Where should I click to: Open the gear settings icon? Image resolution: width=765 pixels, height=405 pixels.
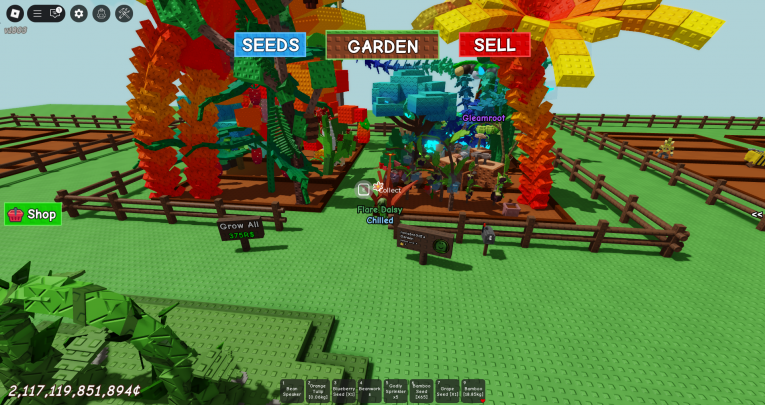[79, 13]
